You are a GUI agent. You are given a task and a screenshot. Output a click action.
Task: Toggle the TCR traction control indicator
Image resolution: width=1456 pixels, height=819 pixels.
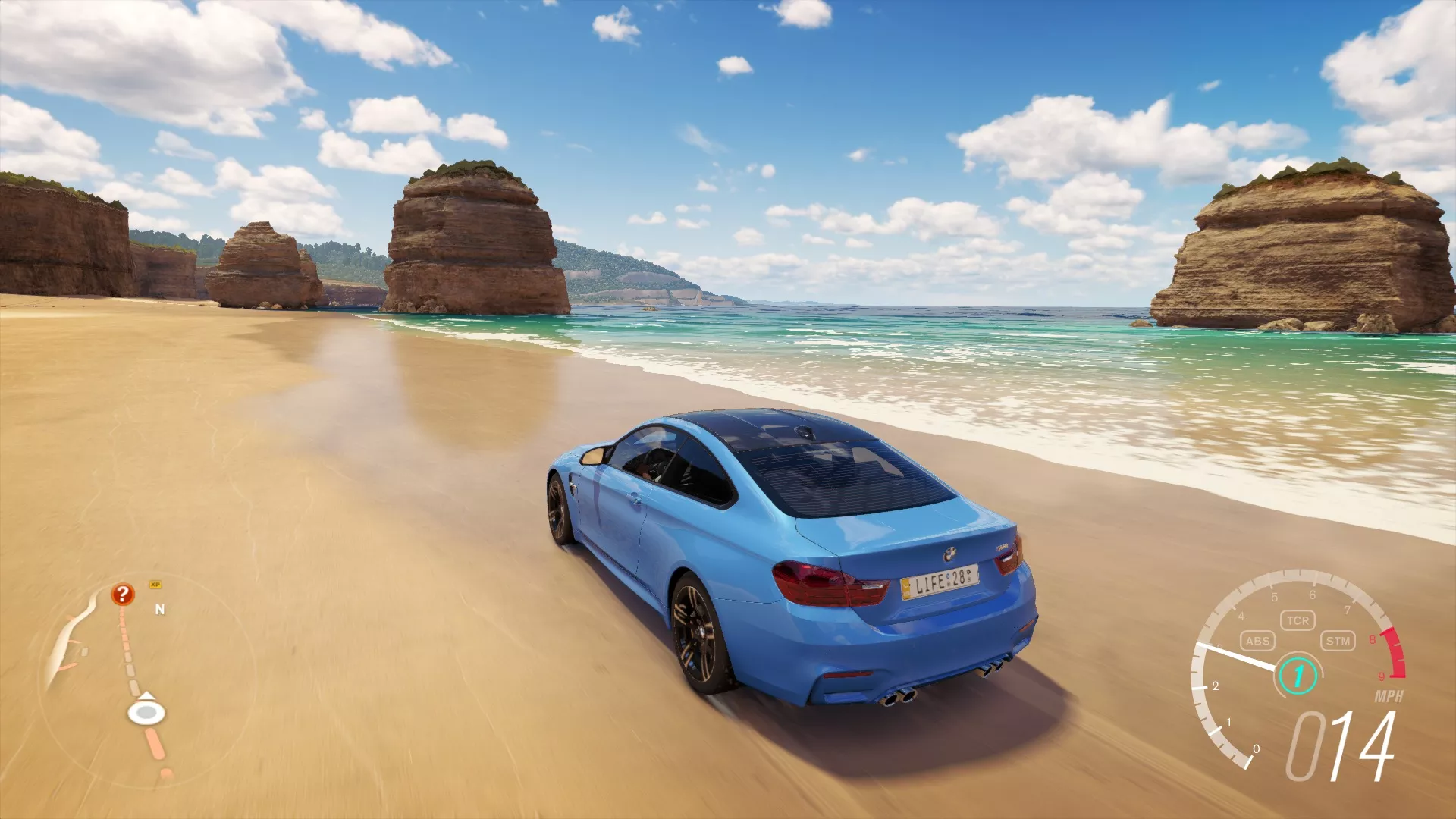pos(1298,620)
